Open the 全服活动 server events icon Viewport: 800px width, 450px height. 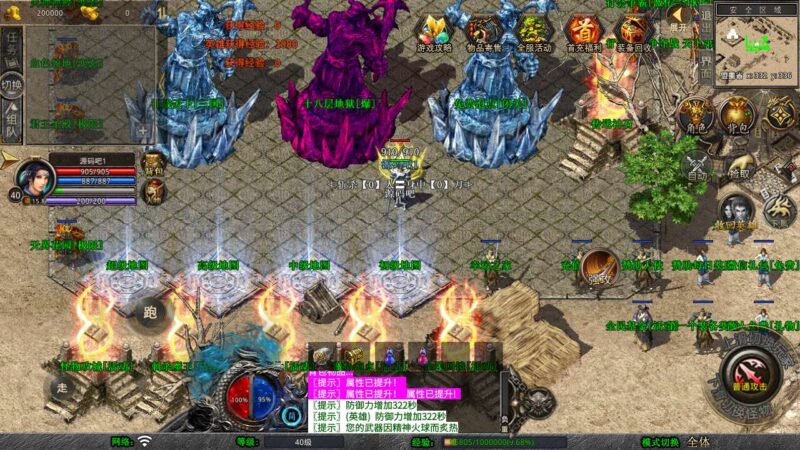point(535,33)
